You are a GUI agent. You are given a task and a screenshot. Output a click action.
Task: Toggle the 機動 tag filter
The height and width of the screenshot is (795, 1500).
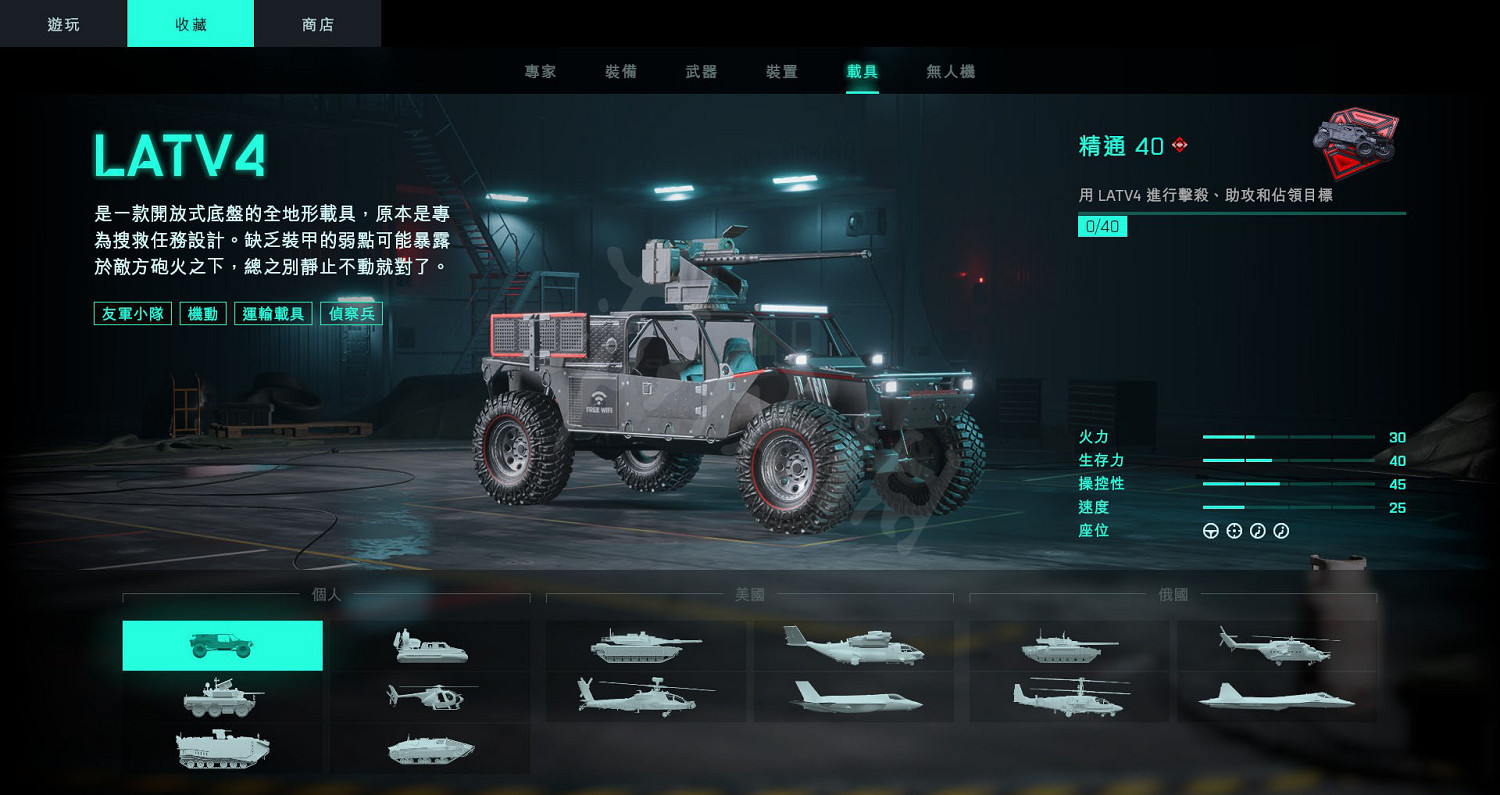[x=202, y=313]
